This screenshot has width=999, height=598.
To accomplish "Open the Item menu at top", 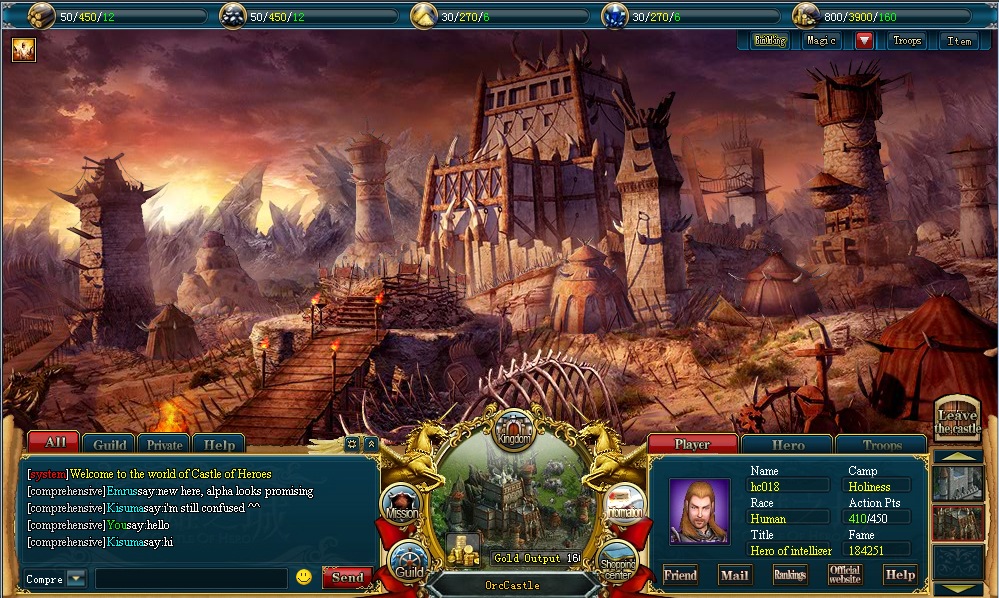I will 959,41.
